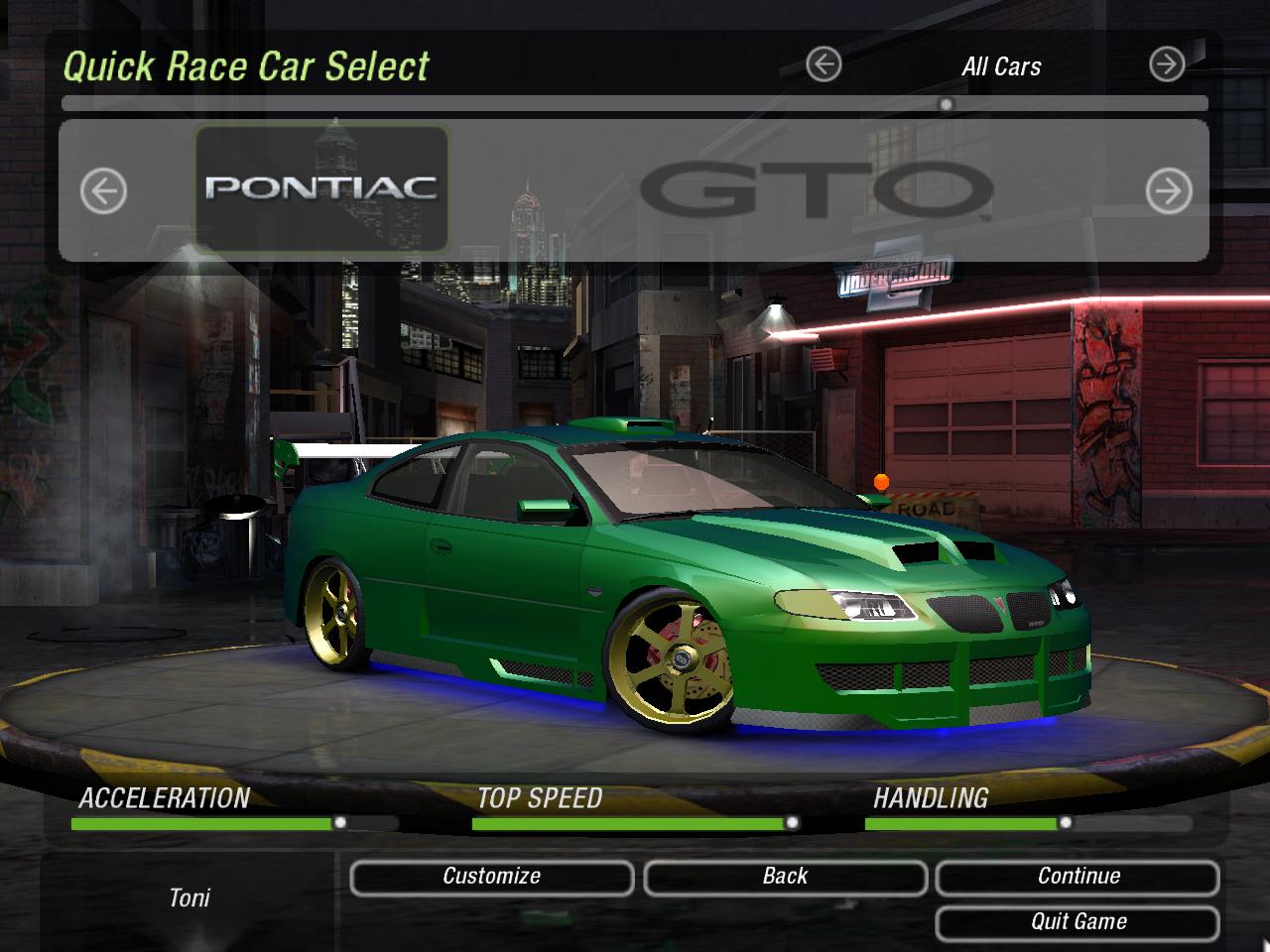Click the car list scrollbar handle

(x=947, y=104)
